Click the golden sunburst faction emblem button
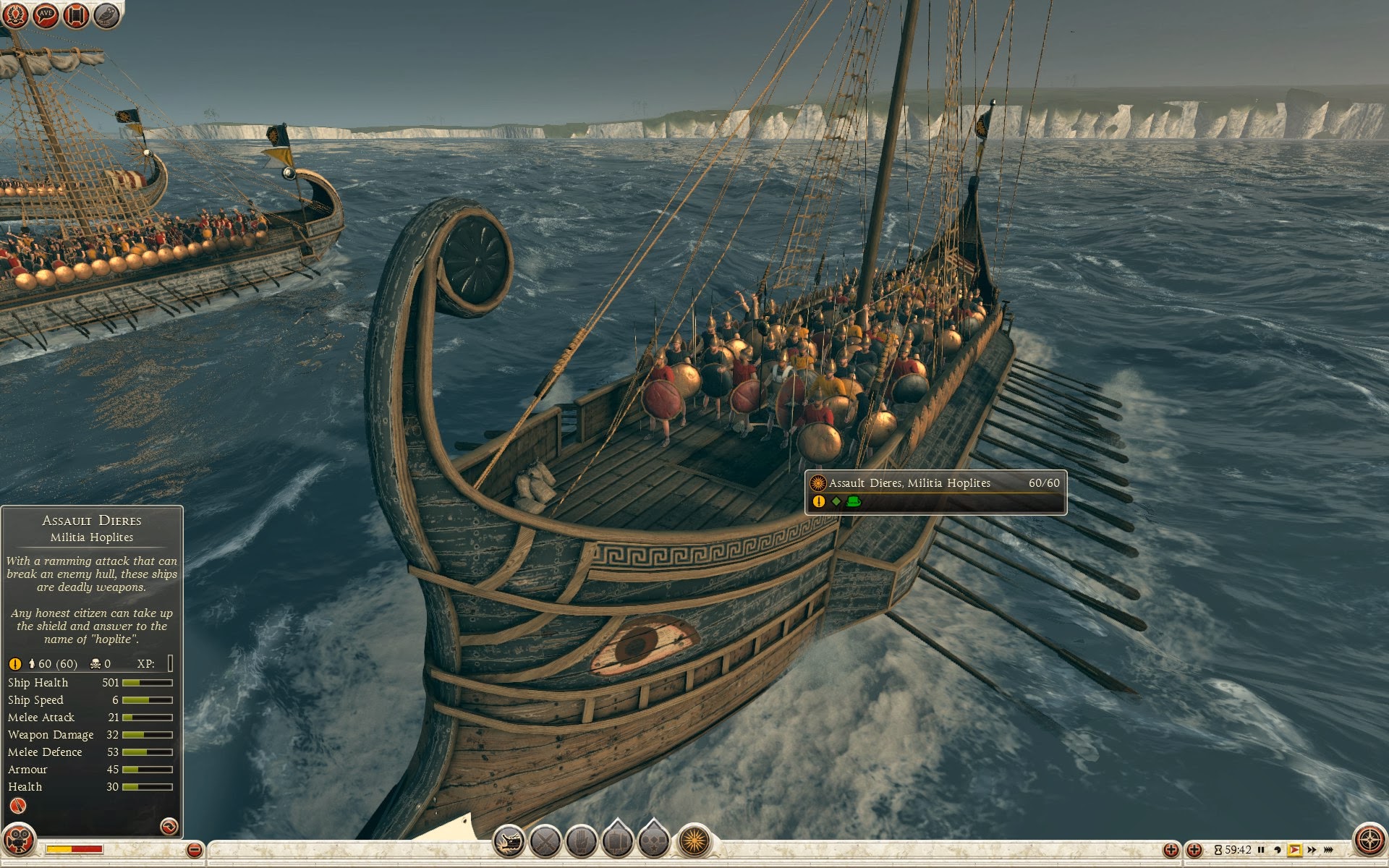 694,841
